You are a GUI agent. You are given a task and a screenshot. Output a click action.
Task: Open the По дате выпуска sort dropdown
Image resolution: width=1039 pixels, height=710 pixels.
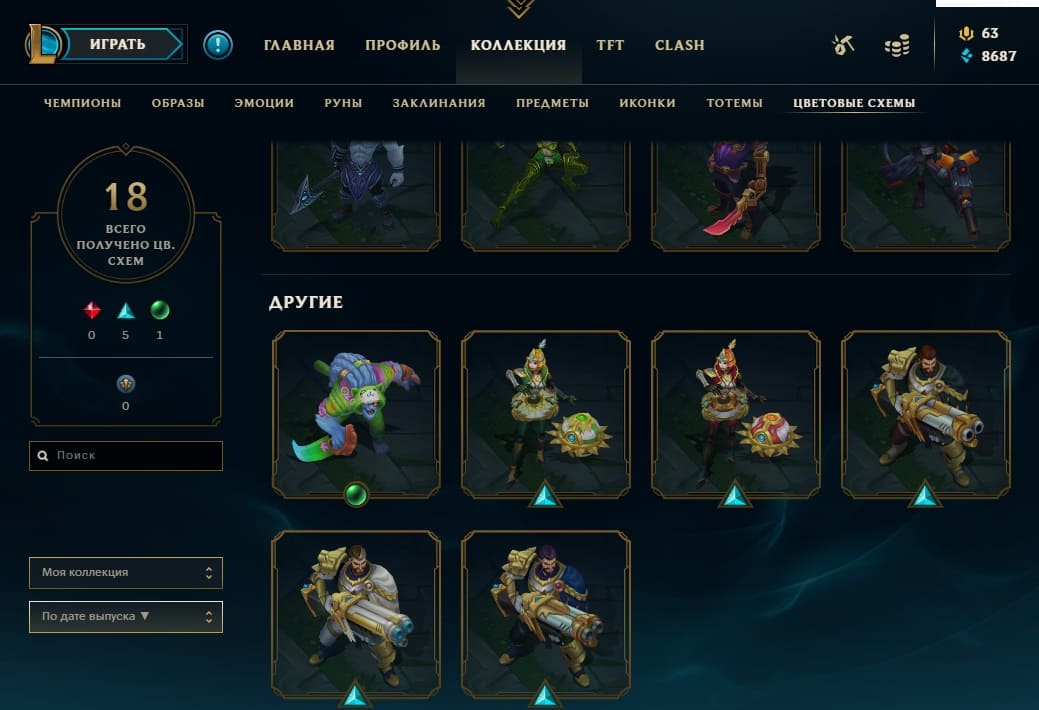click(x=126, y=617)
